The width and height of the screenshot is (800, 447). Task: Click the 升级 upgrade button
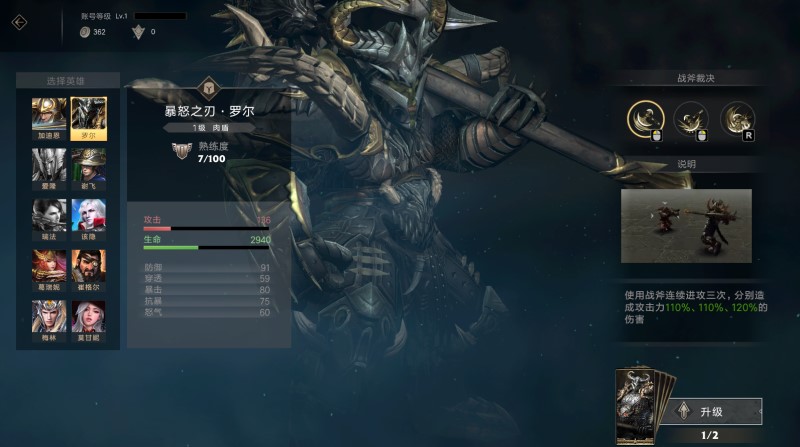(719, 411)
